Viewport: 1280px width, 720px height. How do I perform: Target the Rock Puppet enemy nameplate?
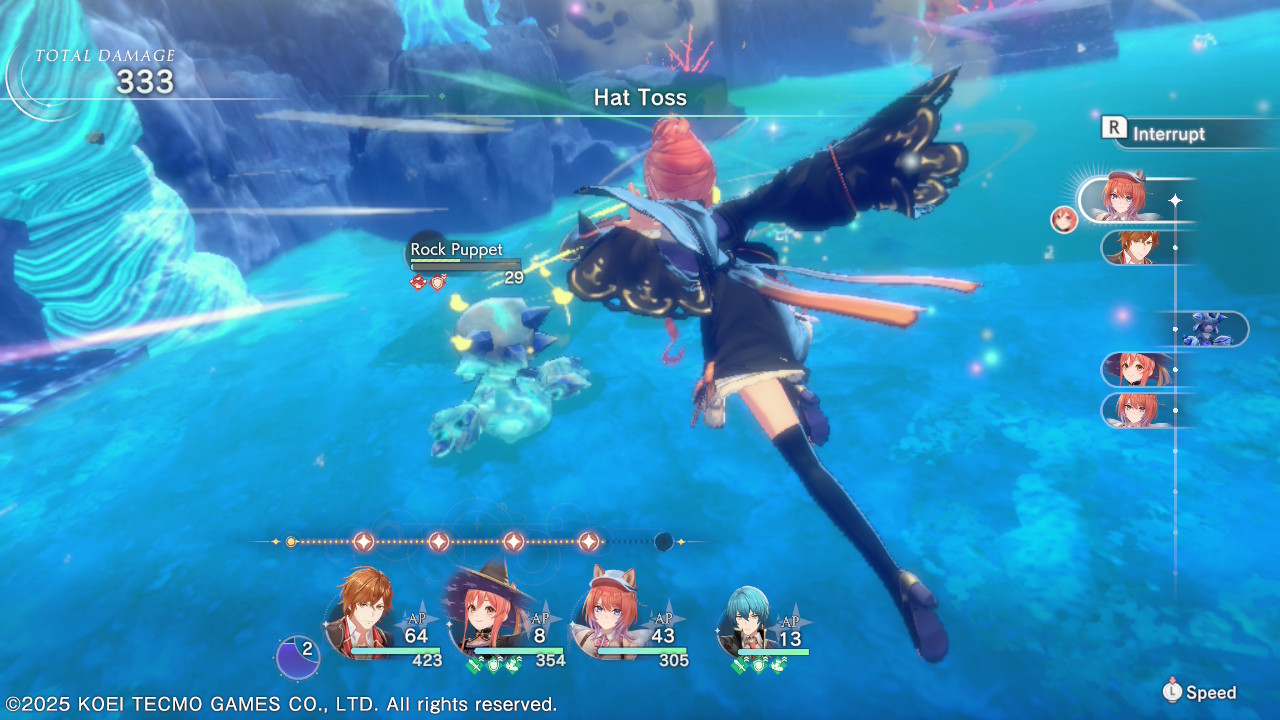tap(457, 250)
